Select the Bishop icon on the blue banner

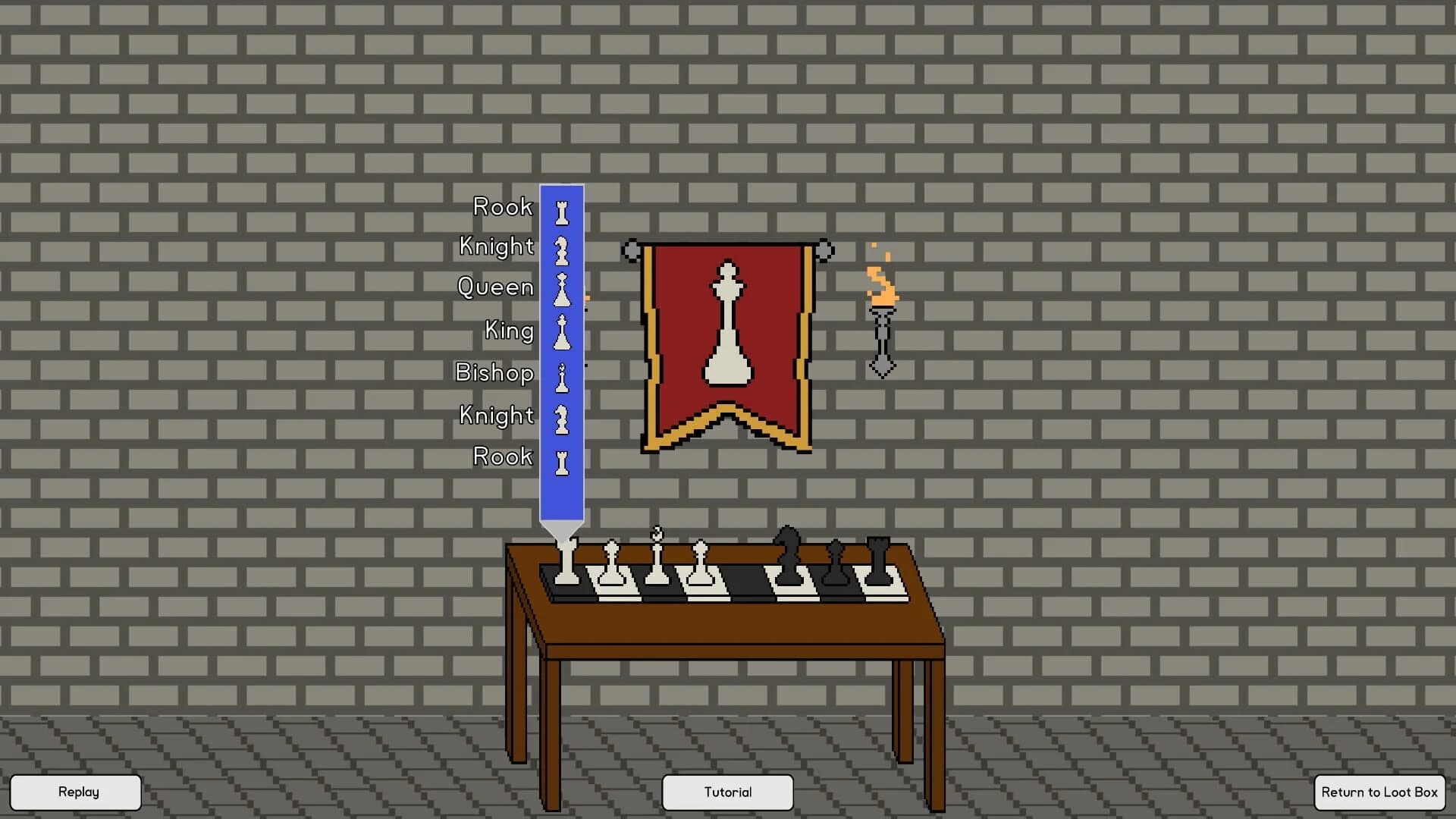[561, 375]
